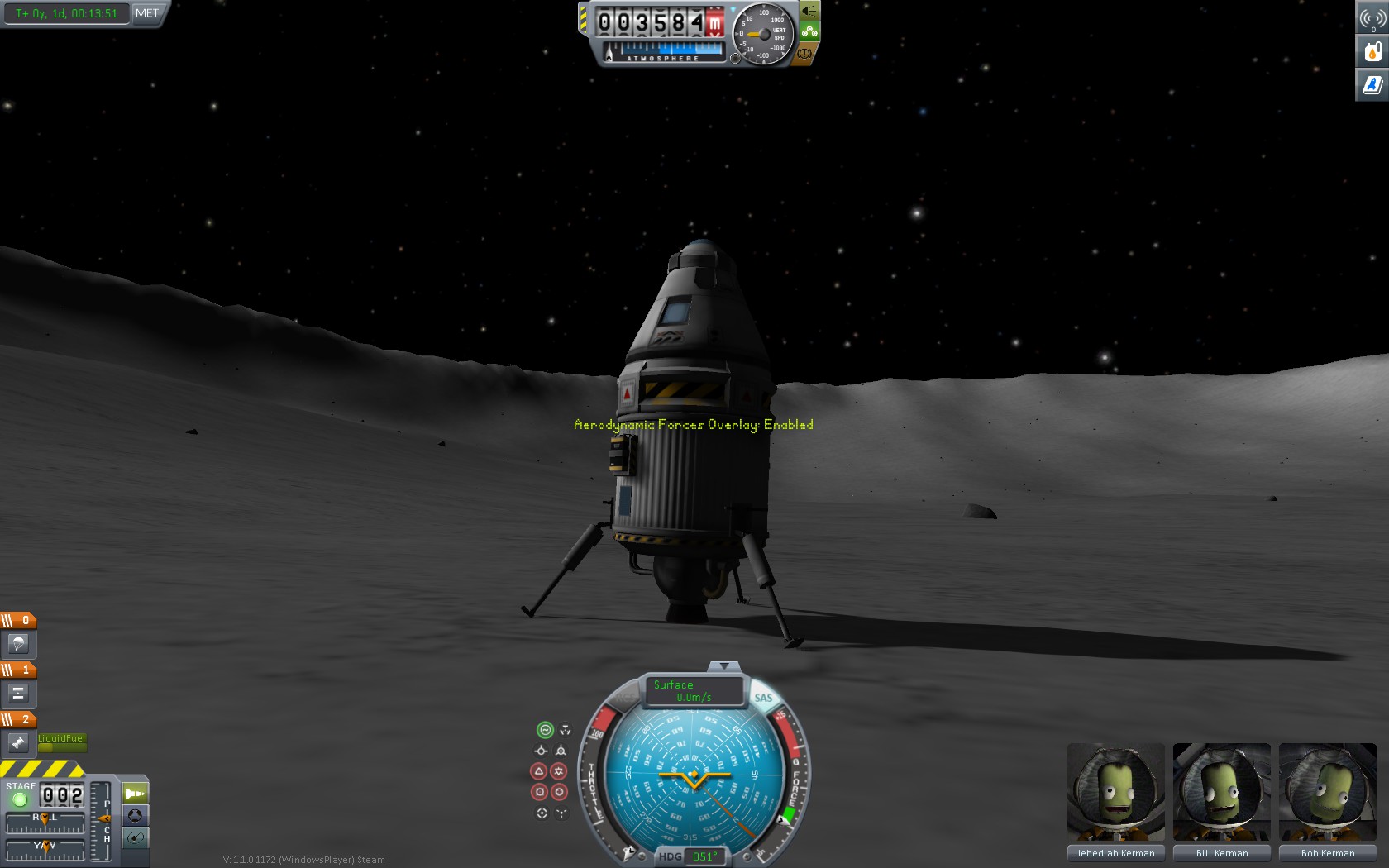
Task: Select Bill Kerman's crew portrait
Action: click(x=1221, y=792)
